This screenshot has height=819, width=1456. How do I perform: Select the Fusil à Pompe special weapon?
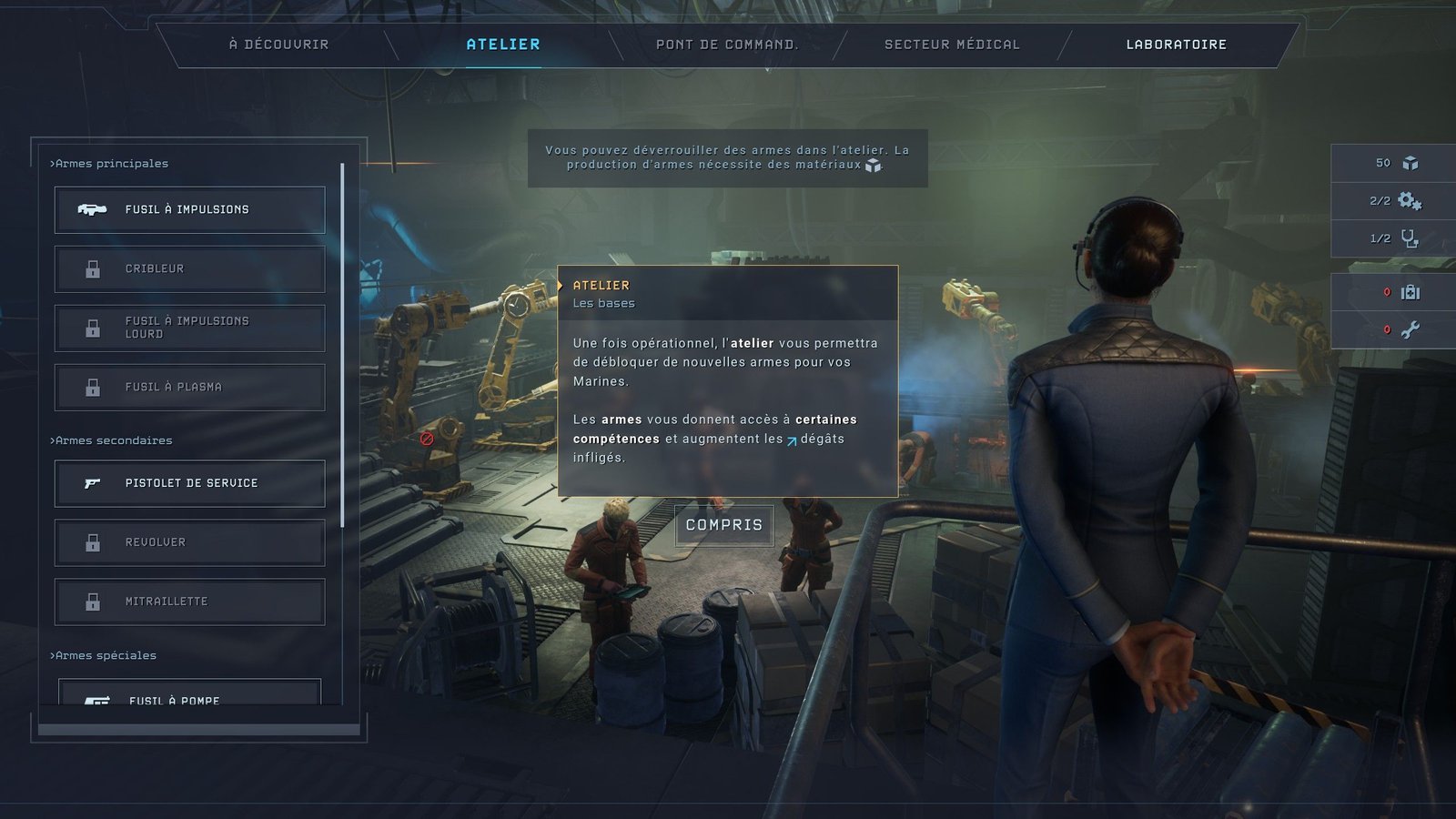(x=189, y=695)
